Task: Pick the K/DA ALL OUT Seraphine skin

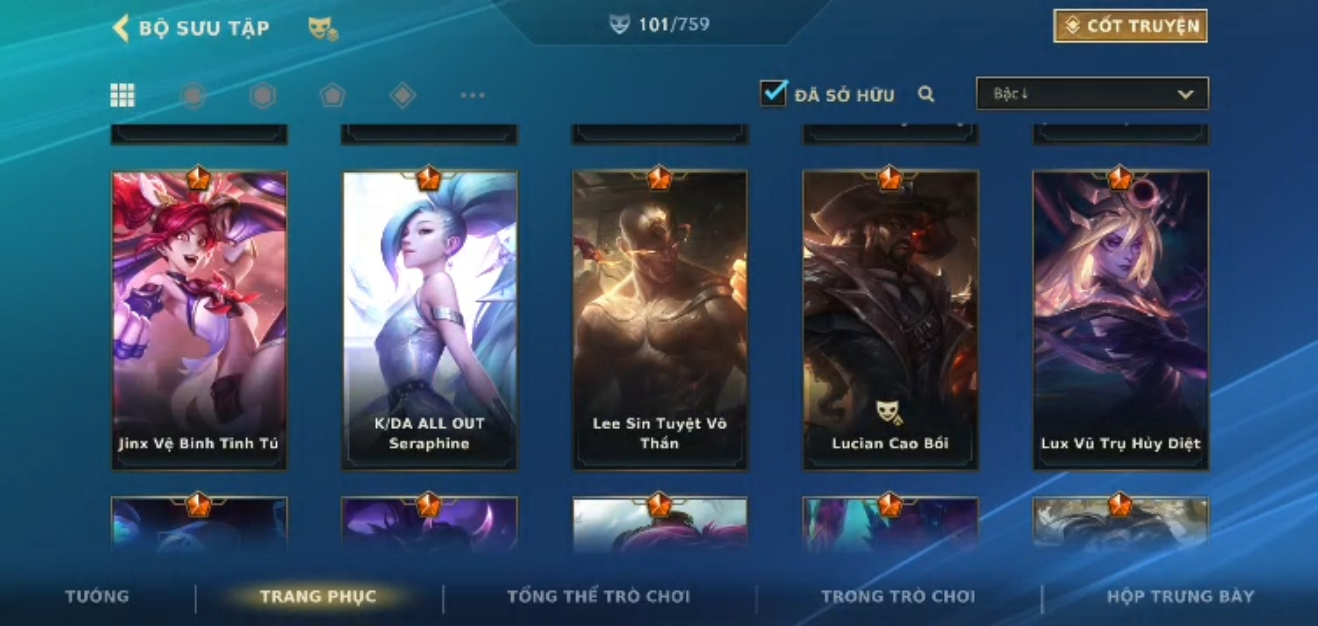Action: pyautogui.click(x=429, y=320)
